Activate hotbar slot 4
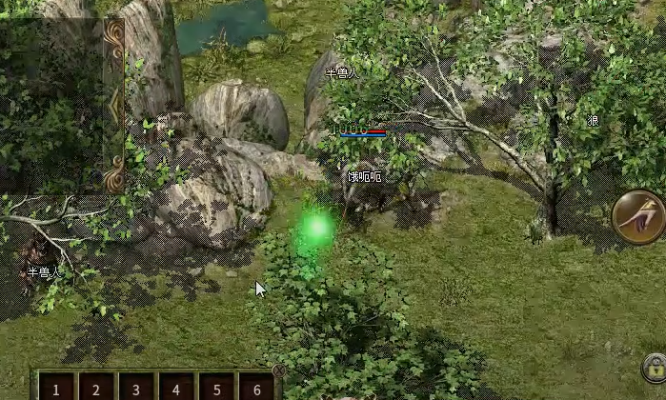 pos(176,388)
